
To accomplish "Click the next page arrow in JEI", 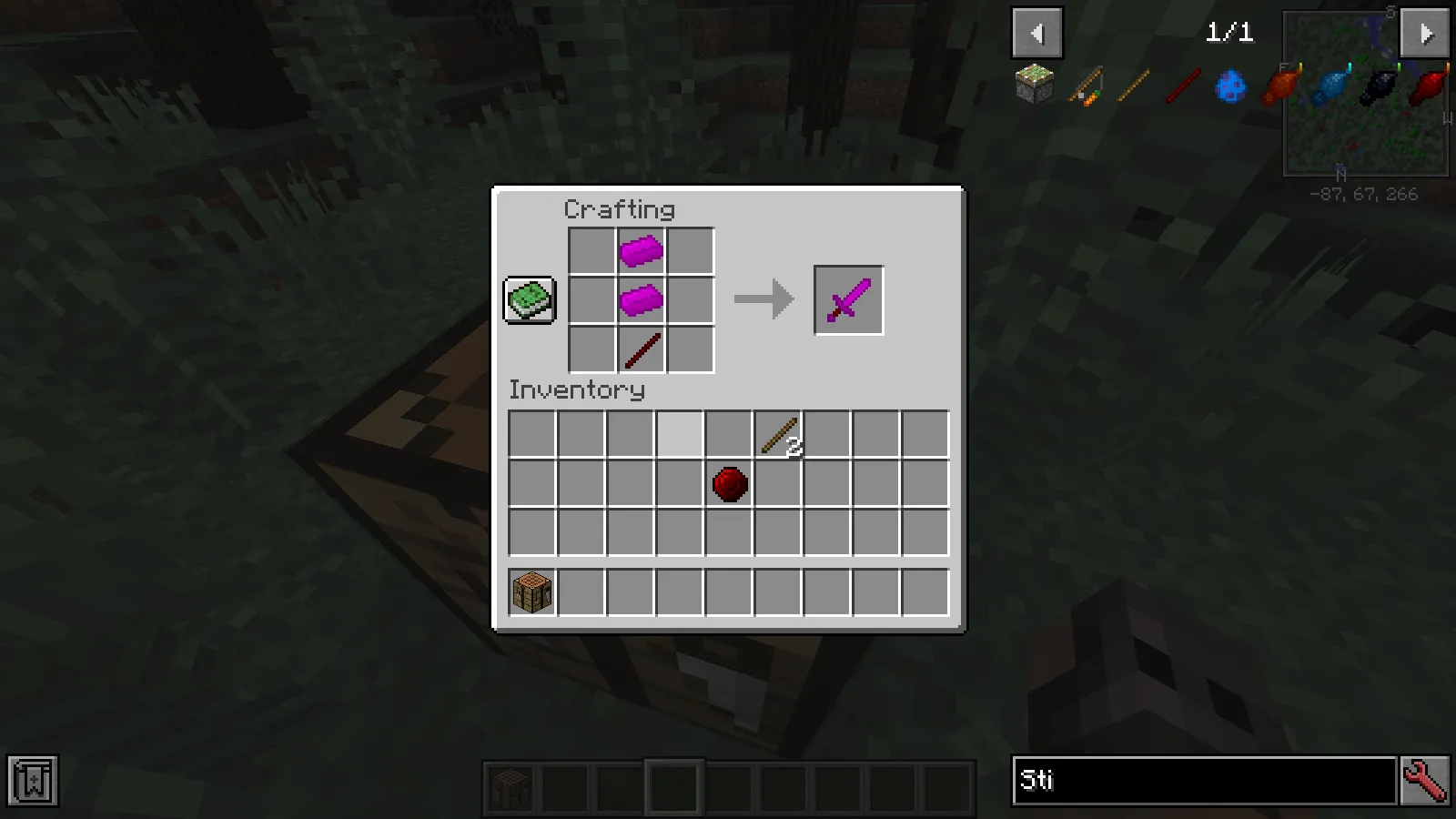I will click(x=1424, y=33).
